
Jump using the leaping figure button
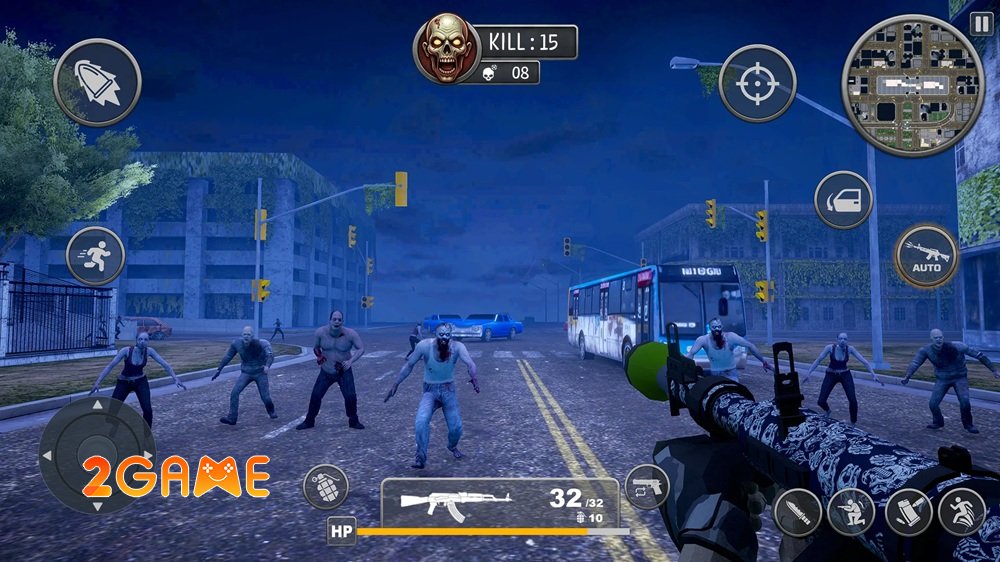point(962,511)
